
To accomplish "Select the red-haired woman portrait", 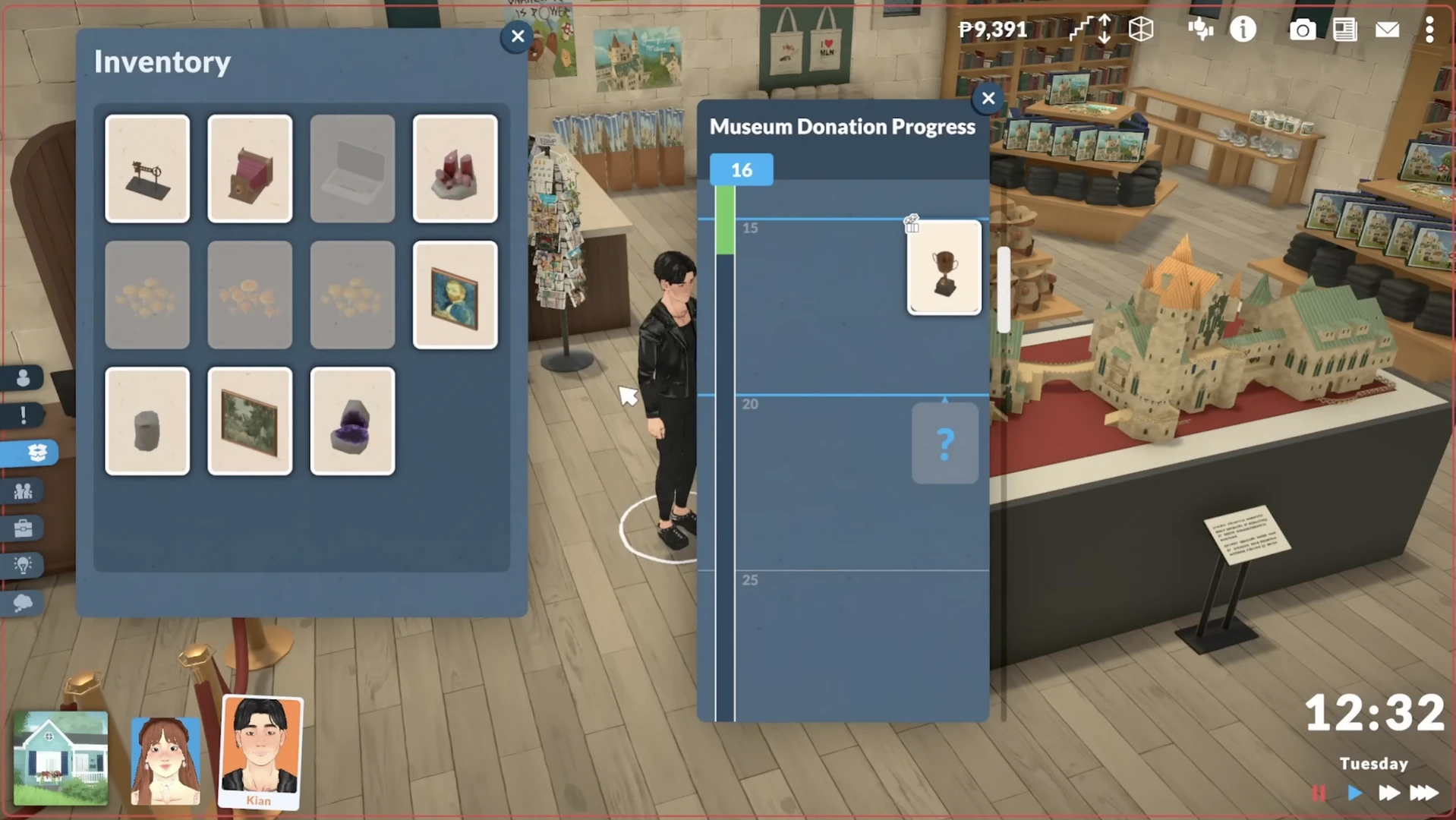I will click(165, 760).
